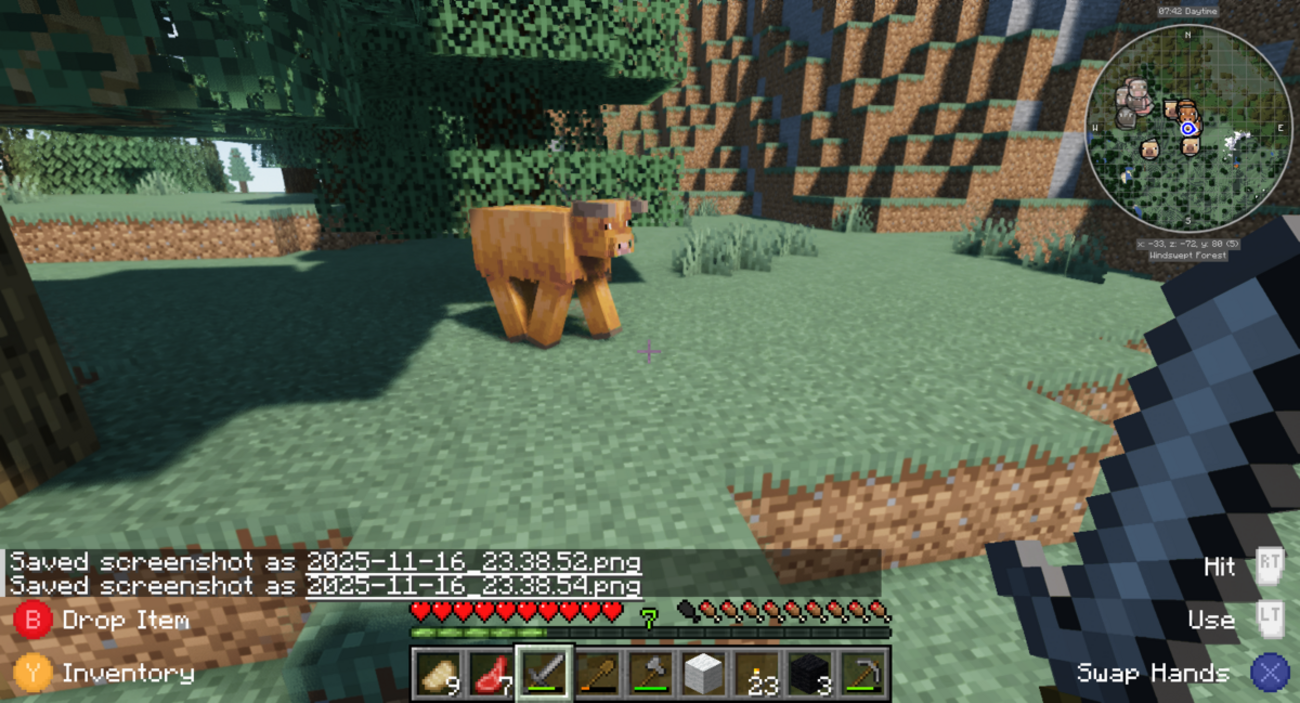The image size is (1300, 703).
Task: Pick the white block hotbar slot
Action: pyautogui.click(x=704, y=673)
